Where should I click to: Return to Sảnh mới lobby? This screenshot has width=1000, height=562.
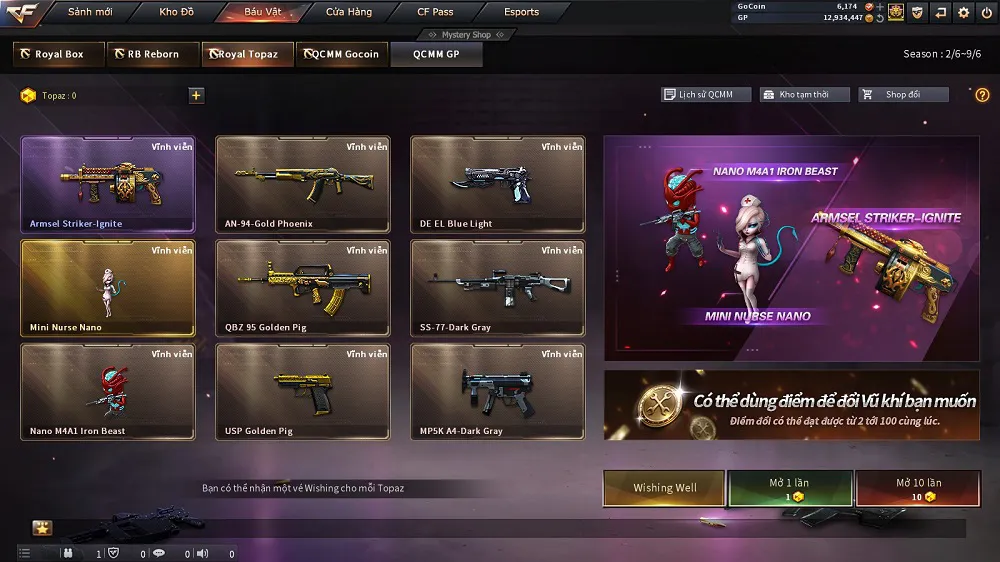point(90,12)
